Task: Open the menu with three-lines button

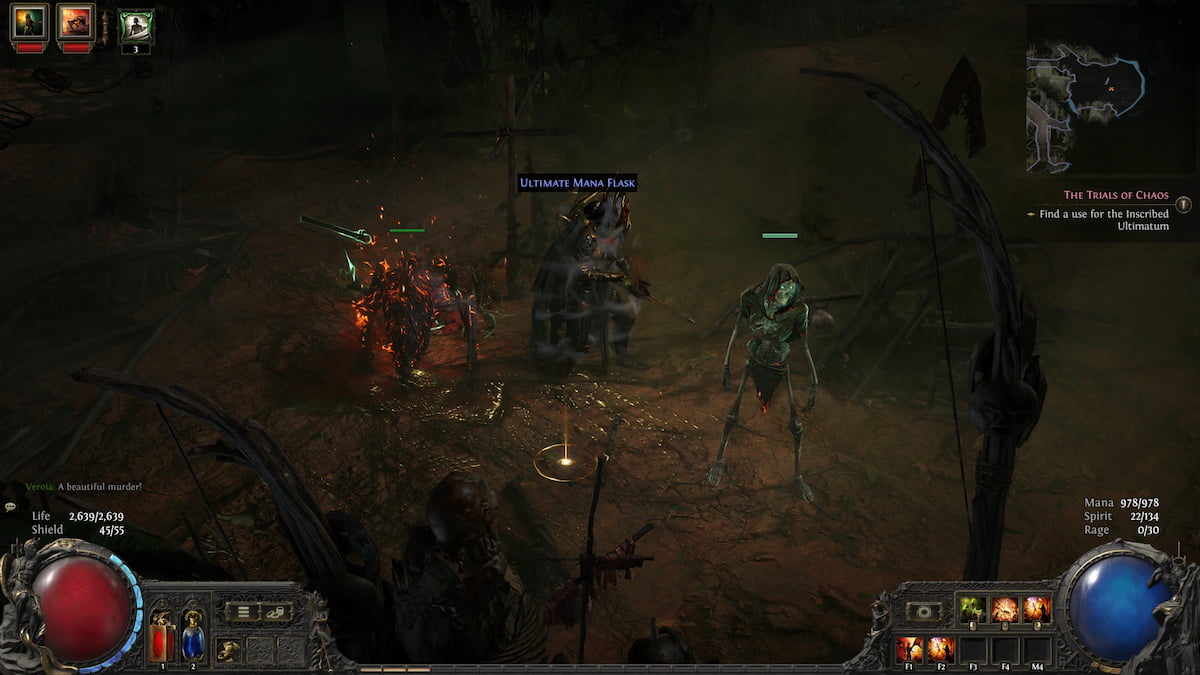Action: pos(244,612)
